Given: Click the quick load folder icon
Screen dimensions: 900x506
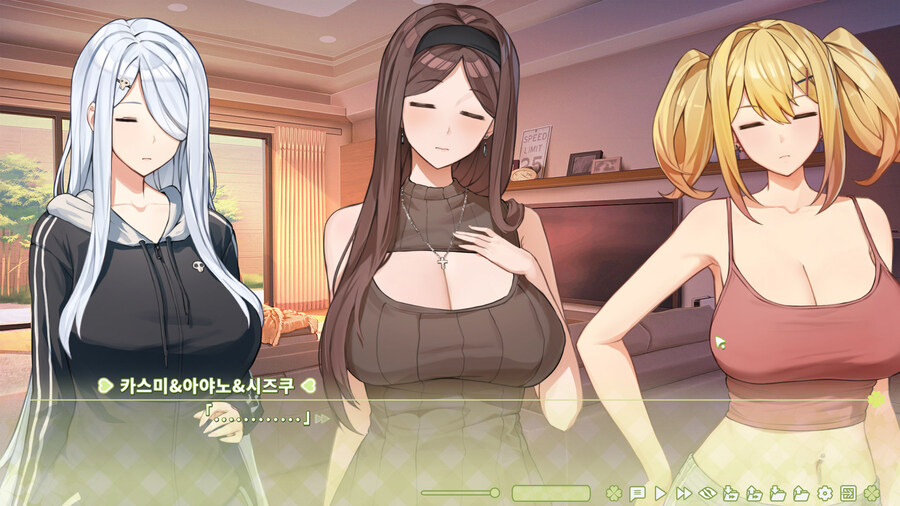Looking at the screenshot, I should (x=755, y=493).
